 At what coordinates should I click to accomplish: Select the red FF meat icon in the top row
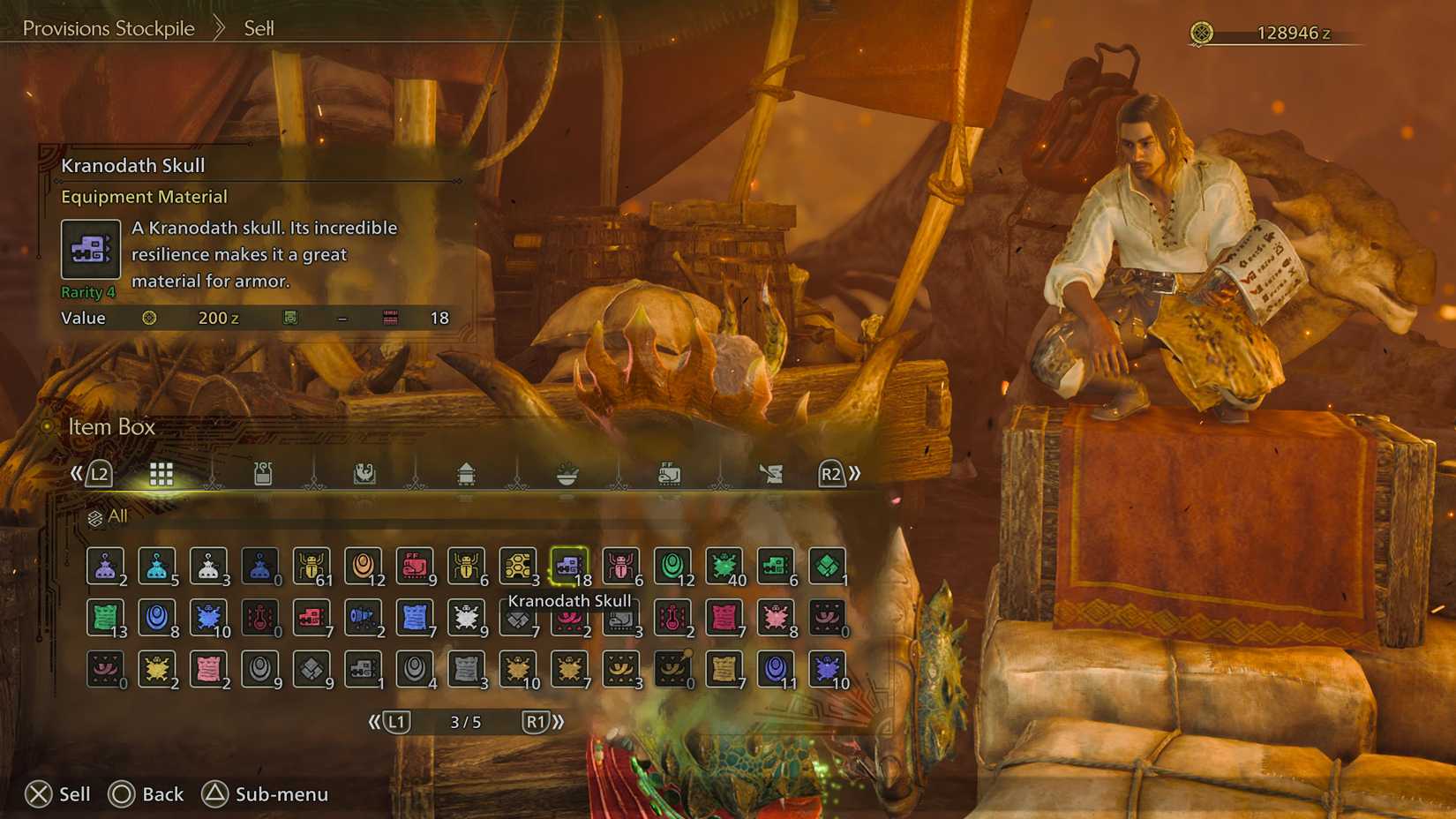coord(415,567)
